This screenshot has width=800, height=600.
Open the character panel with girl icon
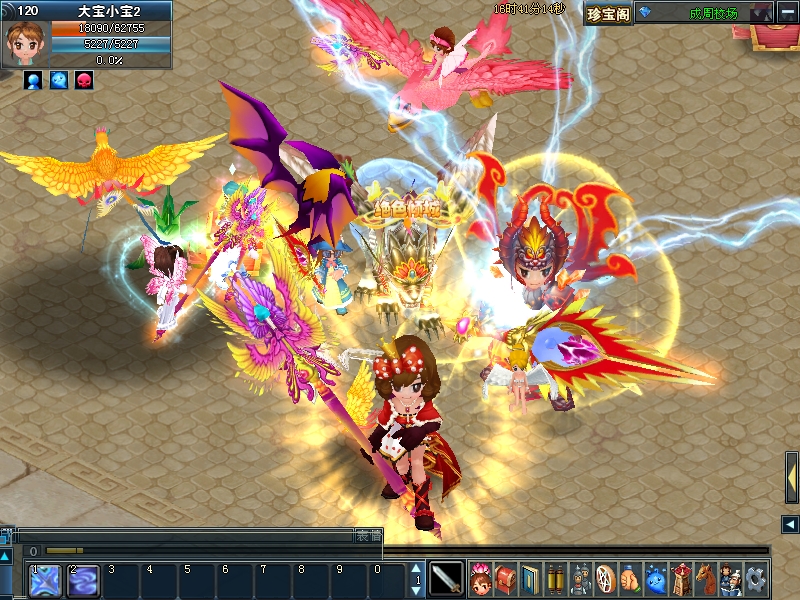click(x=481, y=578)
